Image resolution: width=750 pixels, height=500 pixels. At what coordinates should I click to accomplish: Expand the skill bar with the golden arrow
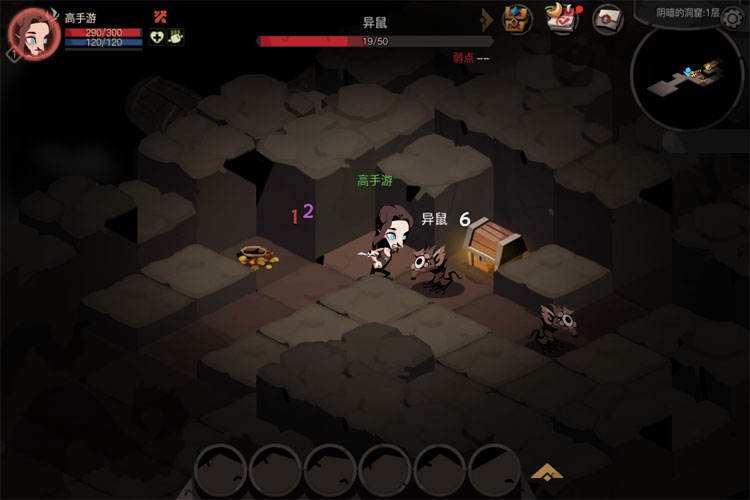(x=546, y=471)
